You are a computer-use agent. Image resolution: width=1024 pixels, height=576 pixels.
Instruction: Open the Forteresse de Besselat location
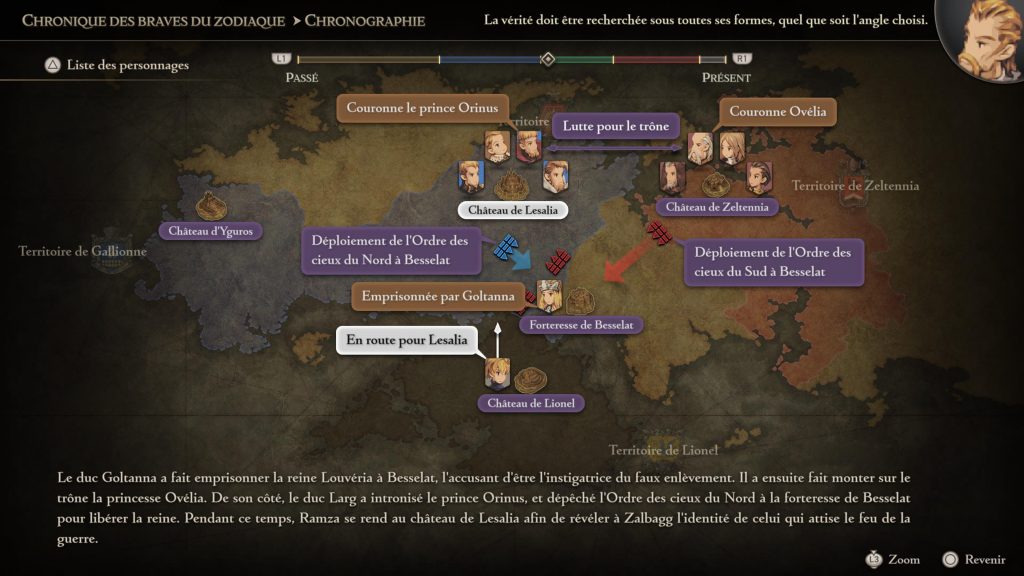click(581, 325)
